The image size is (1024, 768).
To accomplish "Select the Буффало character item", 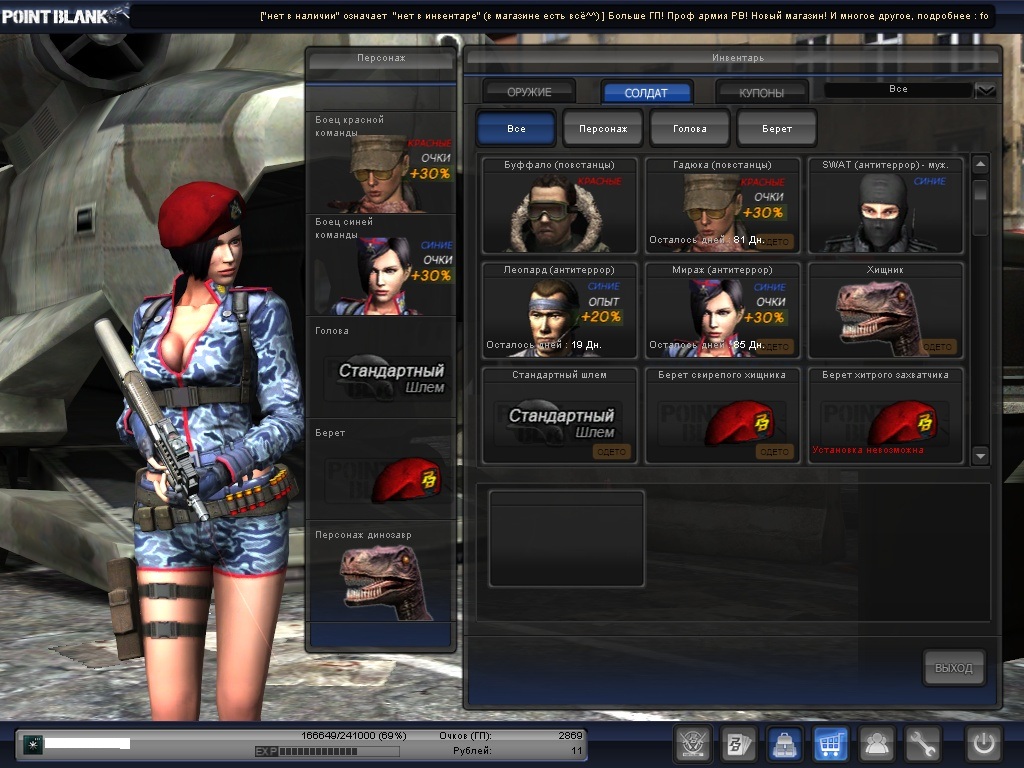I will (x=559, y=205).
